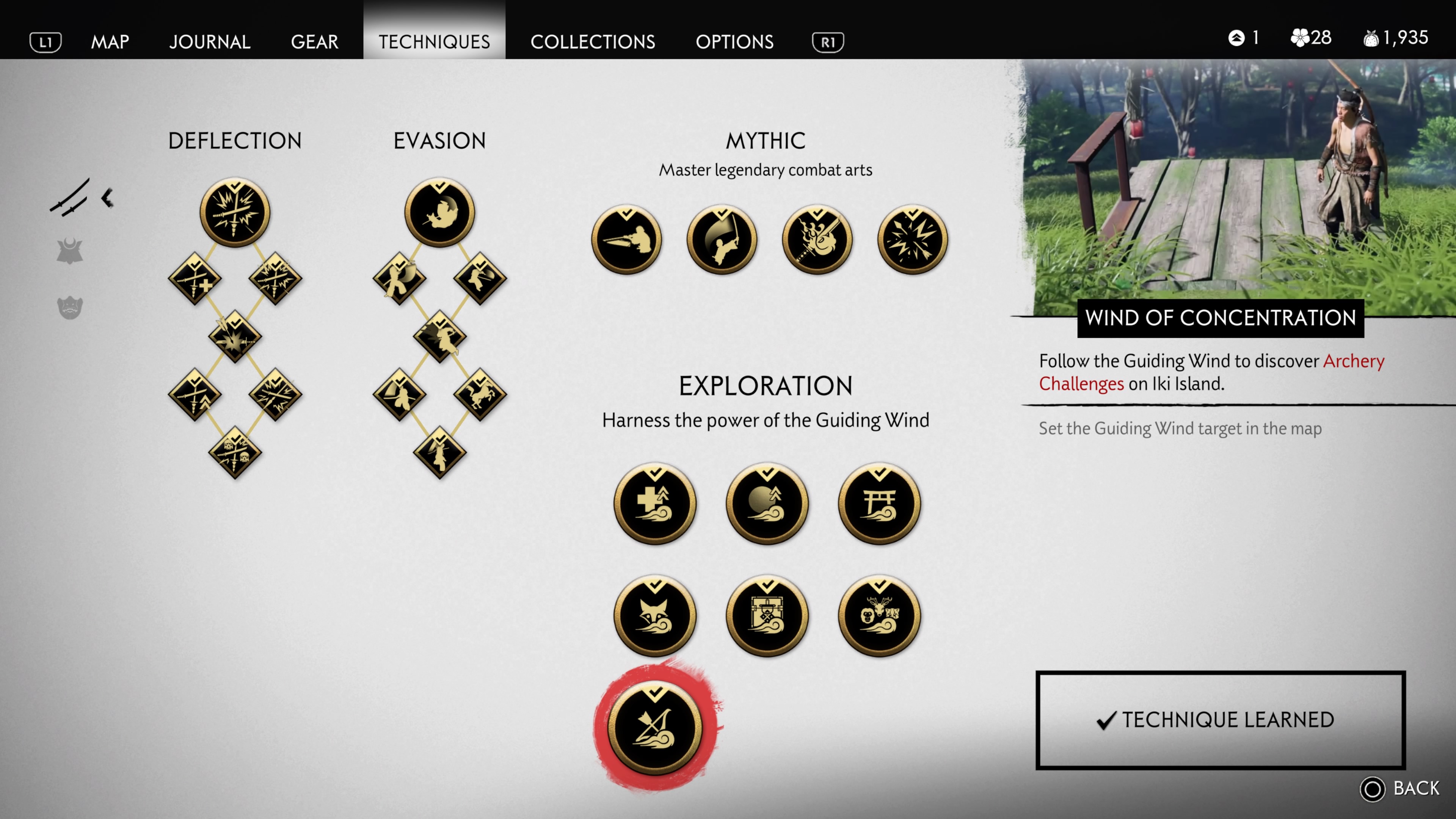This screenshot has width=1456, height=819.
Task: Select the health cross Guiding Wind technique
Action: [x=654, y=504]
